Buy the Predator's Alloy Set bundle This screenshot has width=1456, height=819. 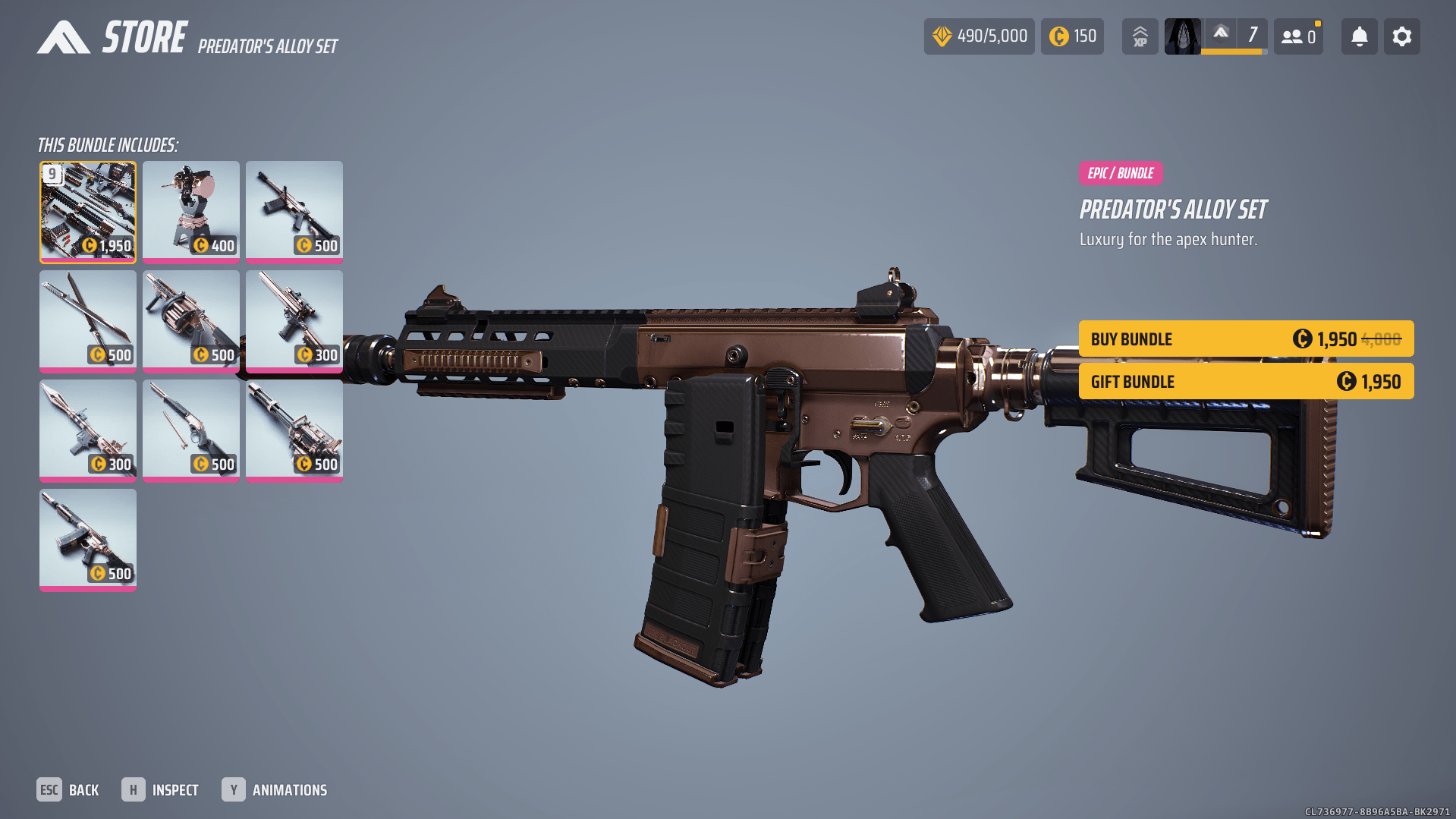pyautogui.click(x=1245, y=339)
